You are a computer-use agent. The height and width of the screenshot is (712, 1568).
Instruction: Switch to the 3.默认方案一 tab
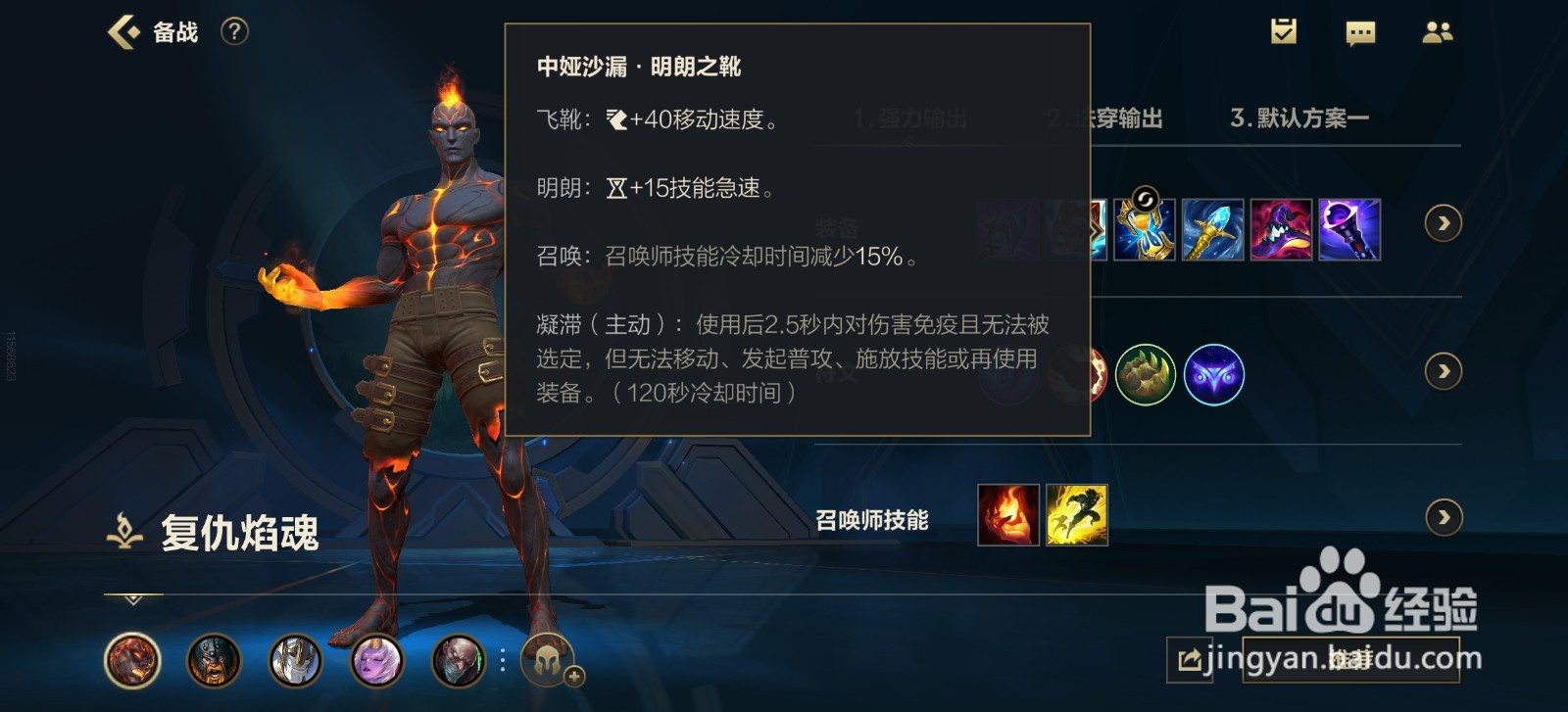click(x=1299, y=118)
